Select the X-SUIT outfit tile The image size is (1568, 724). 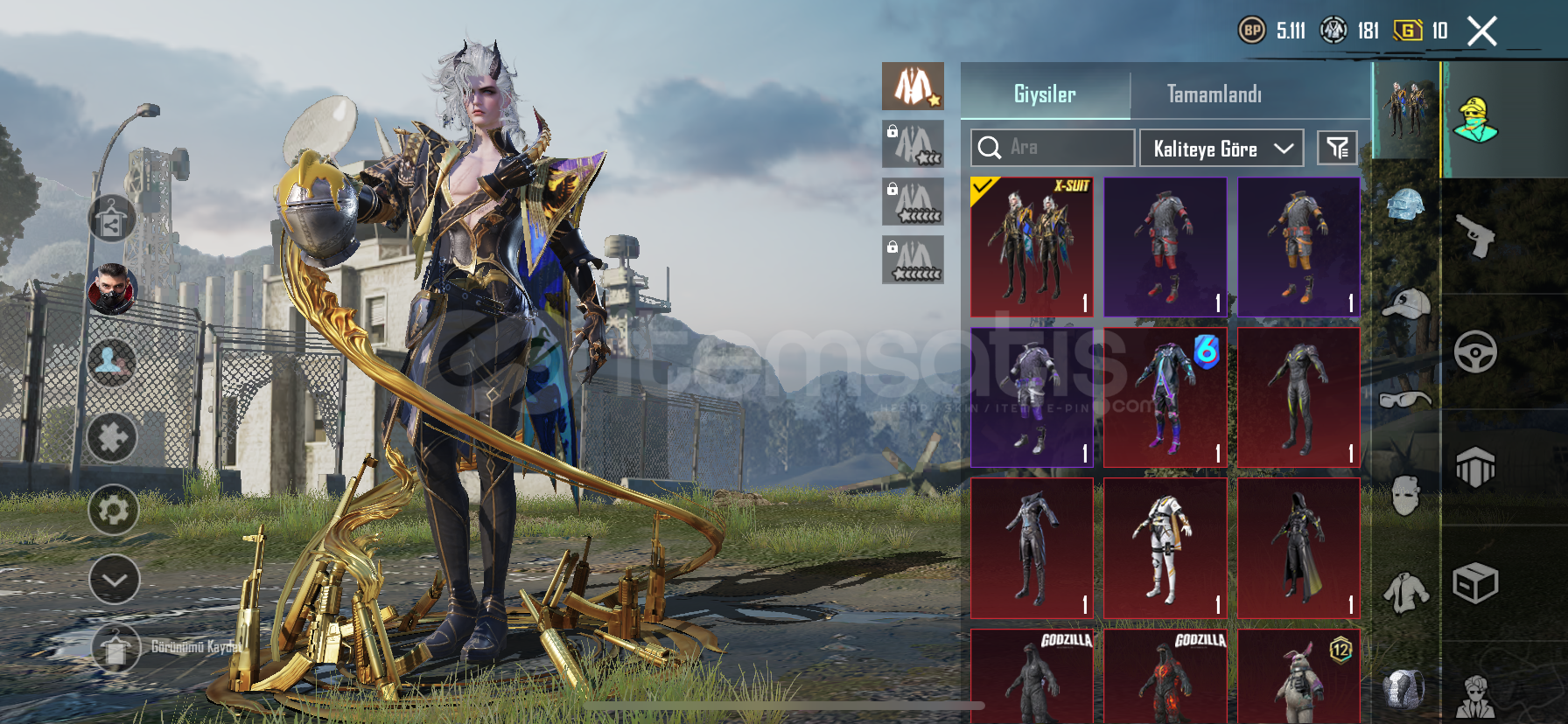coord(1032,247)
